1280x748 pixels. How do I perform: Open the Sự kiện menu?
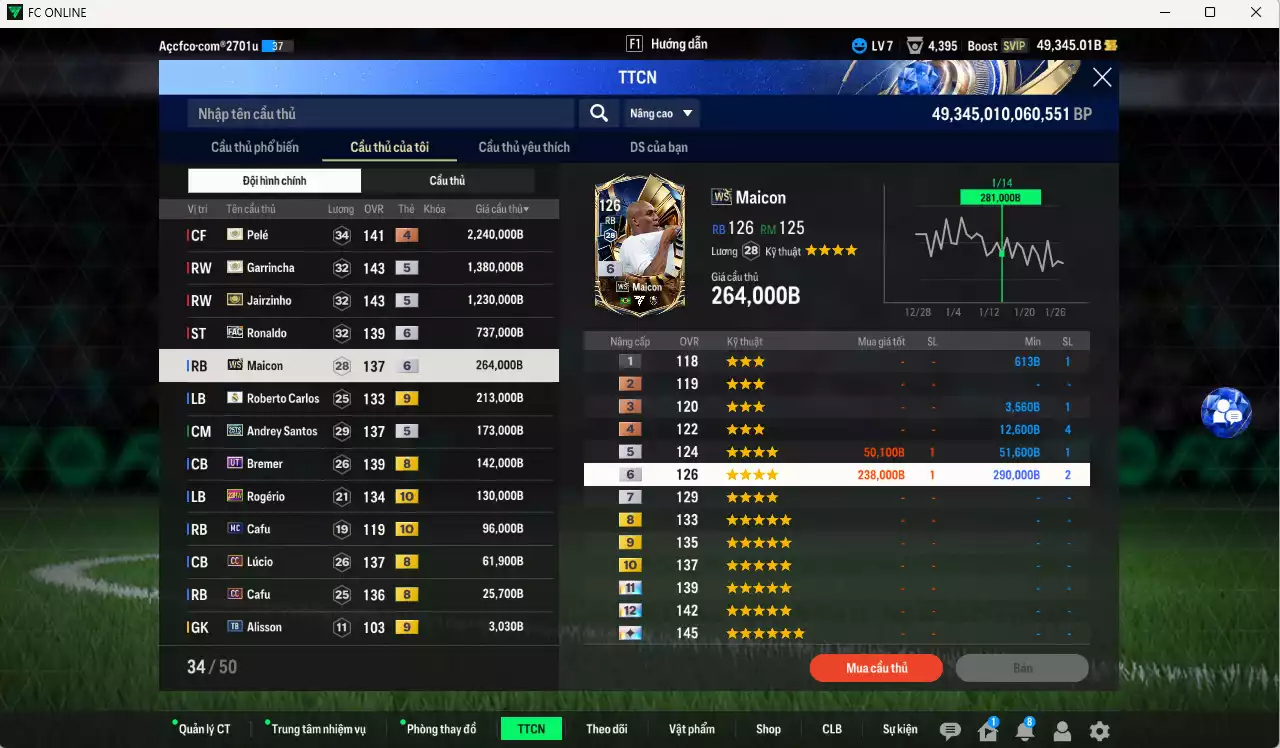coord(900,729)
